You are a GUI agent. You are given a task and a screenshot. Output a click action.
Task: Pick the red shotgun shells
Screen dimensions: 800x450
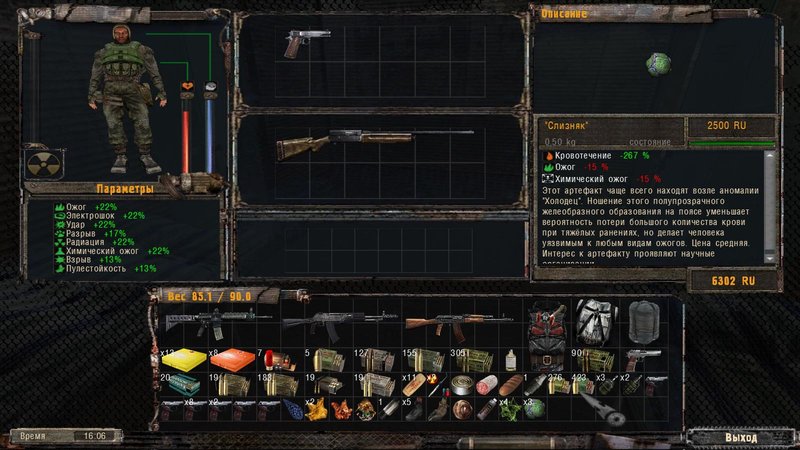tap(268, 358)
